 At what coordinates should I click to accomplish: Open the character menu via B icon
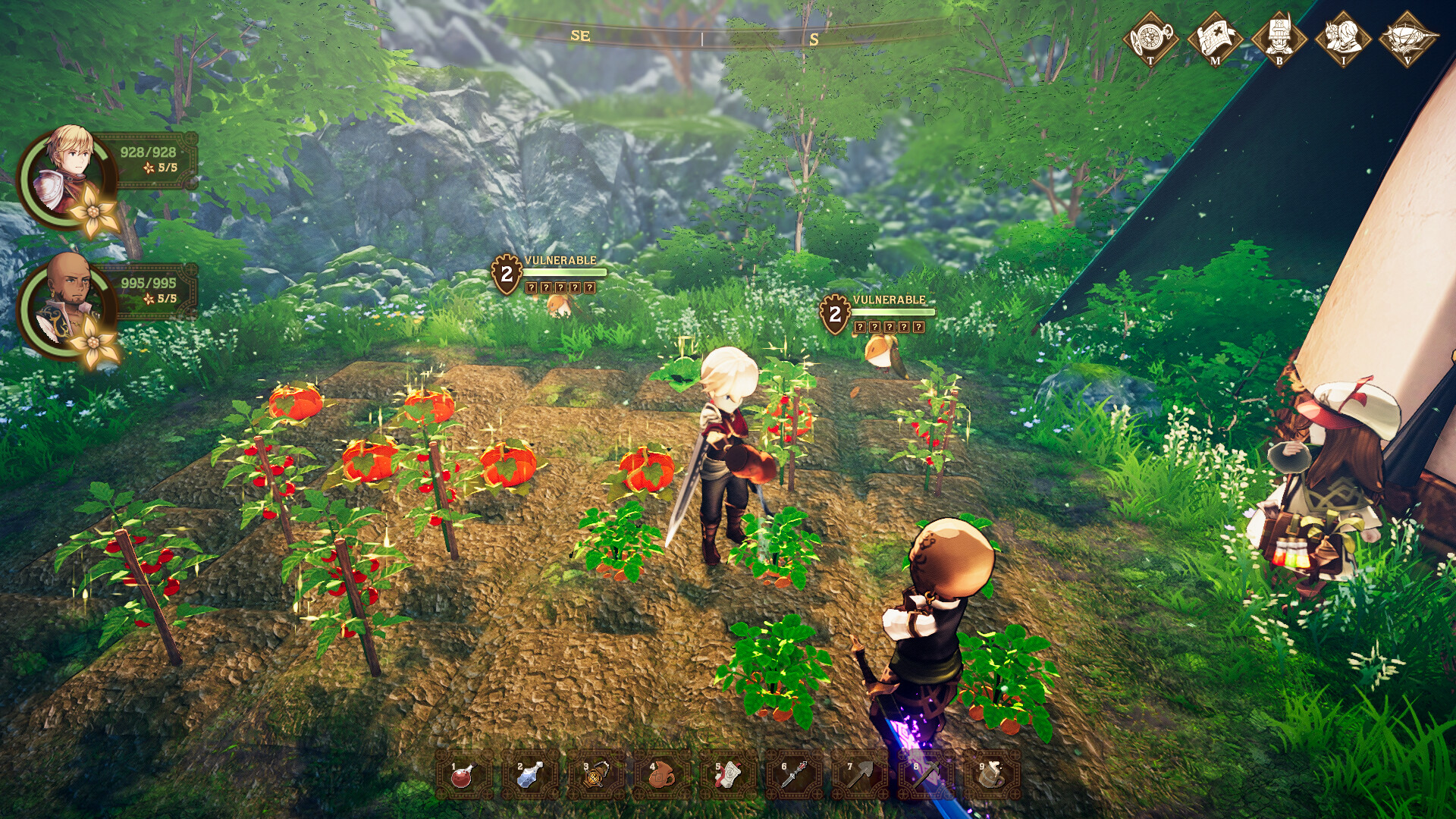[1280, 34]
